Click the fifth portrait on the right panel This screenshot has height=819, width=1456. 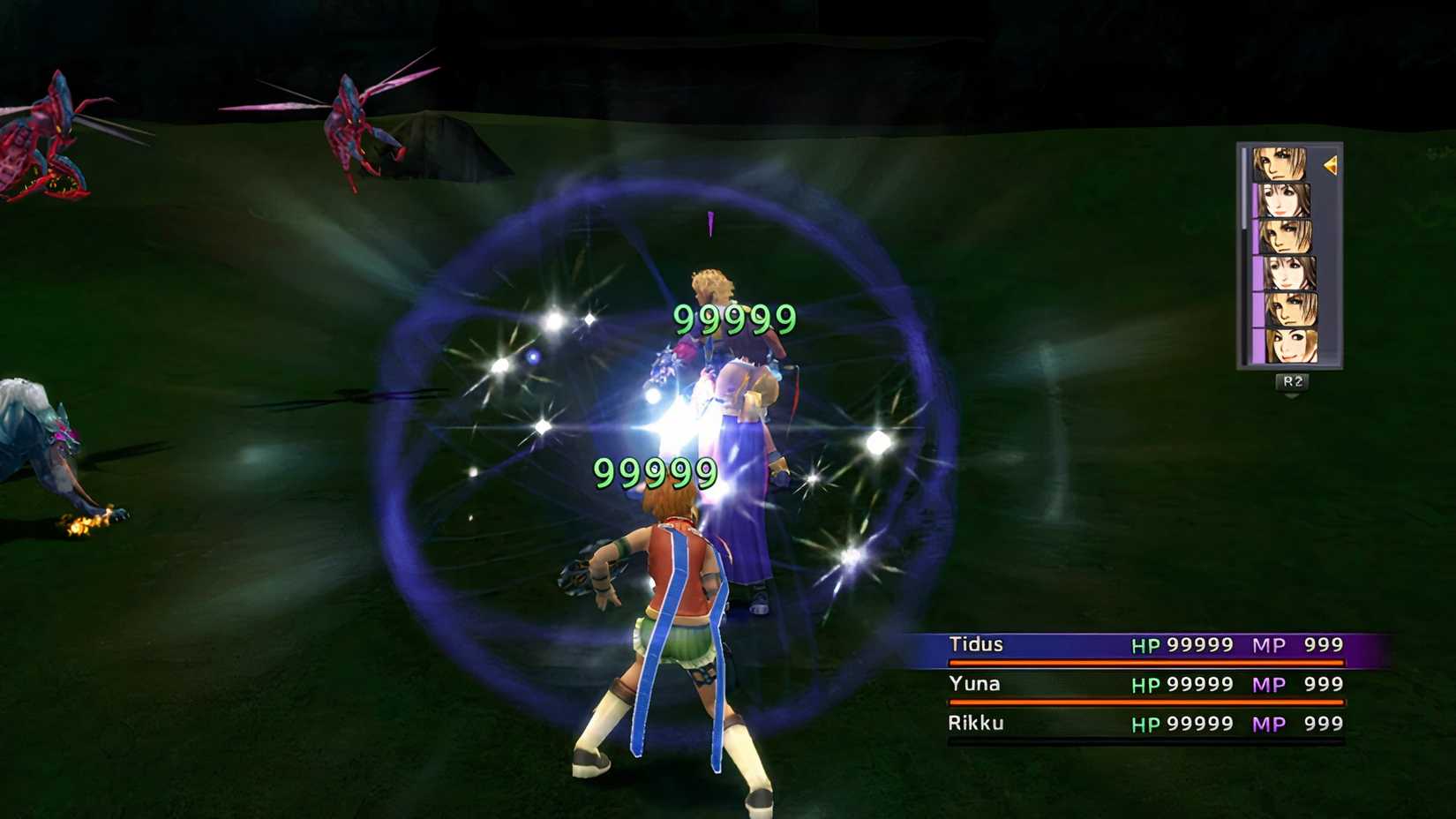1288,308
